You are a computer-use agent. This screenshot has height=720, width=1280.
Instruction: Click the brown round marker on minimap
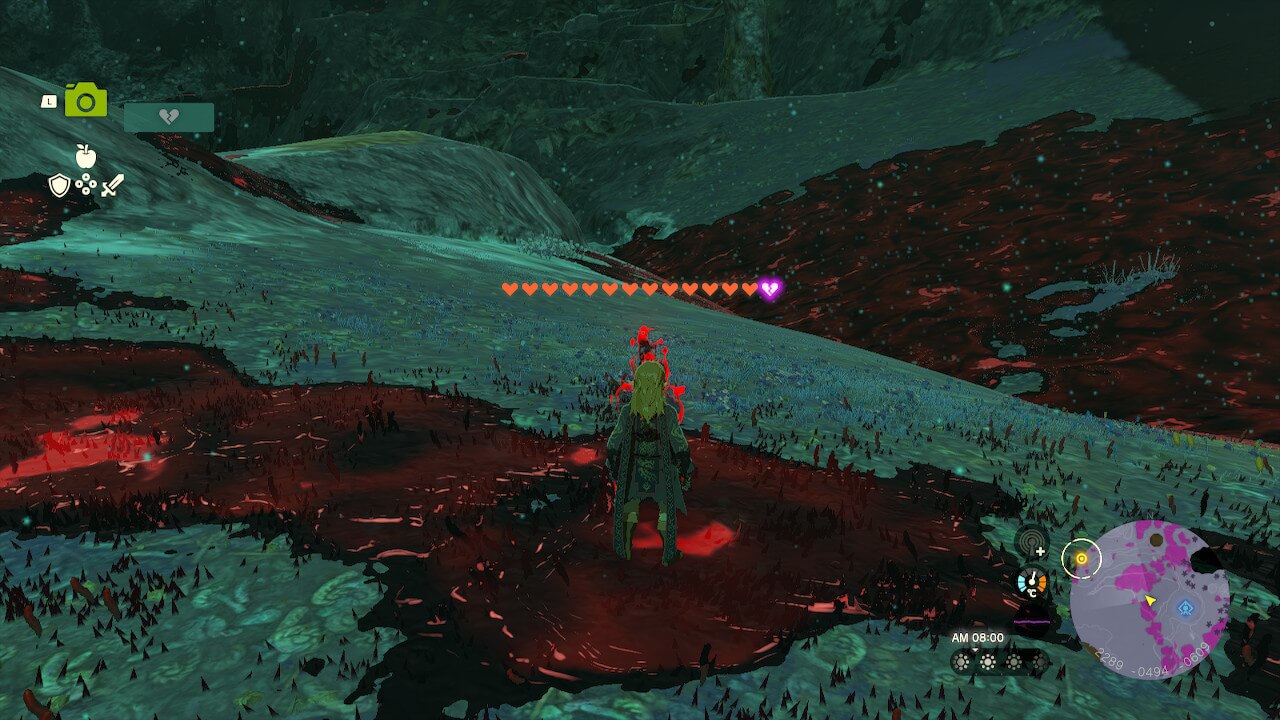tap(1157, 540)
